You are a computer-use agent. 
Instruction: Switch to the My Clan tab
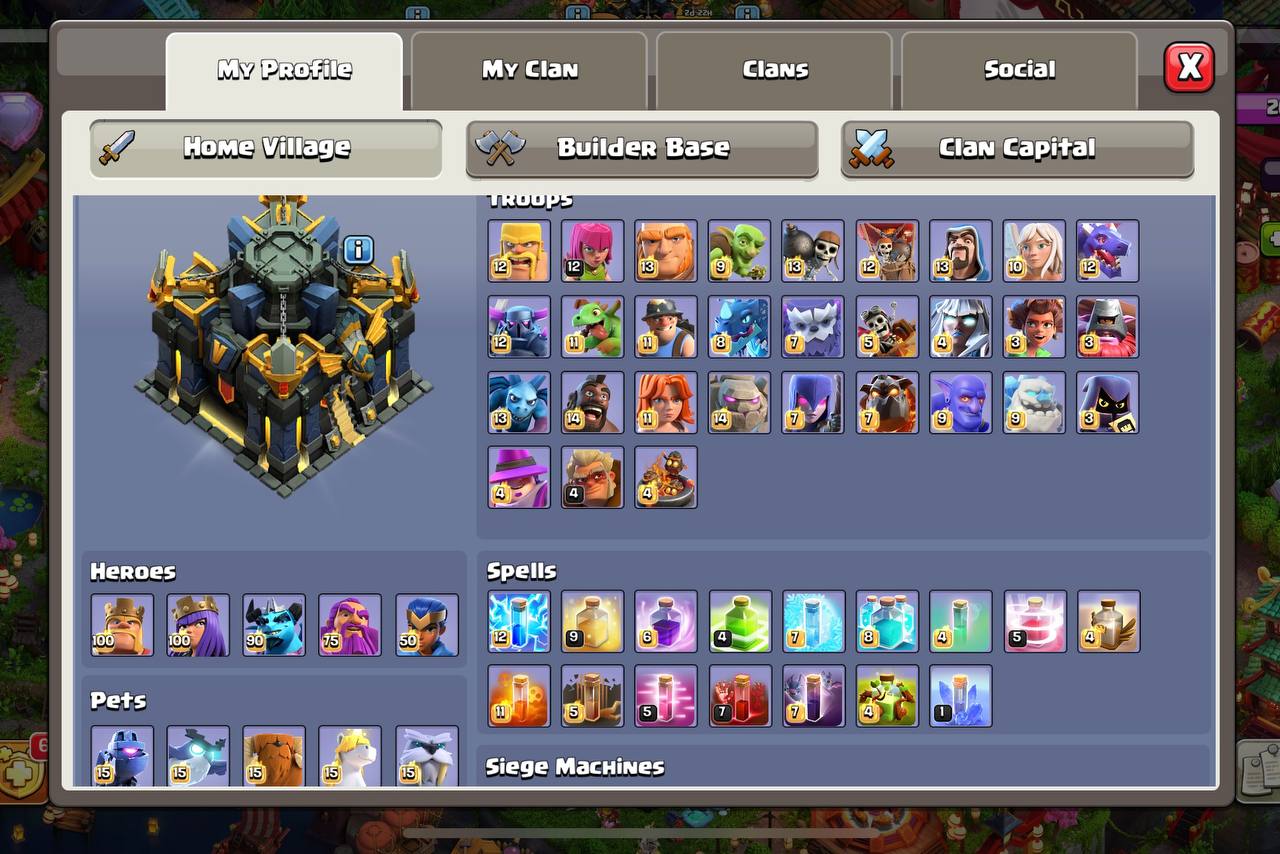pyautogui.click(x=529, y=70)
